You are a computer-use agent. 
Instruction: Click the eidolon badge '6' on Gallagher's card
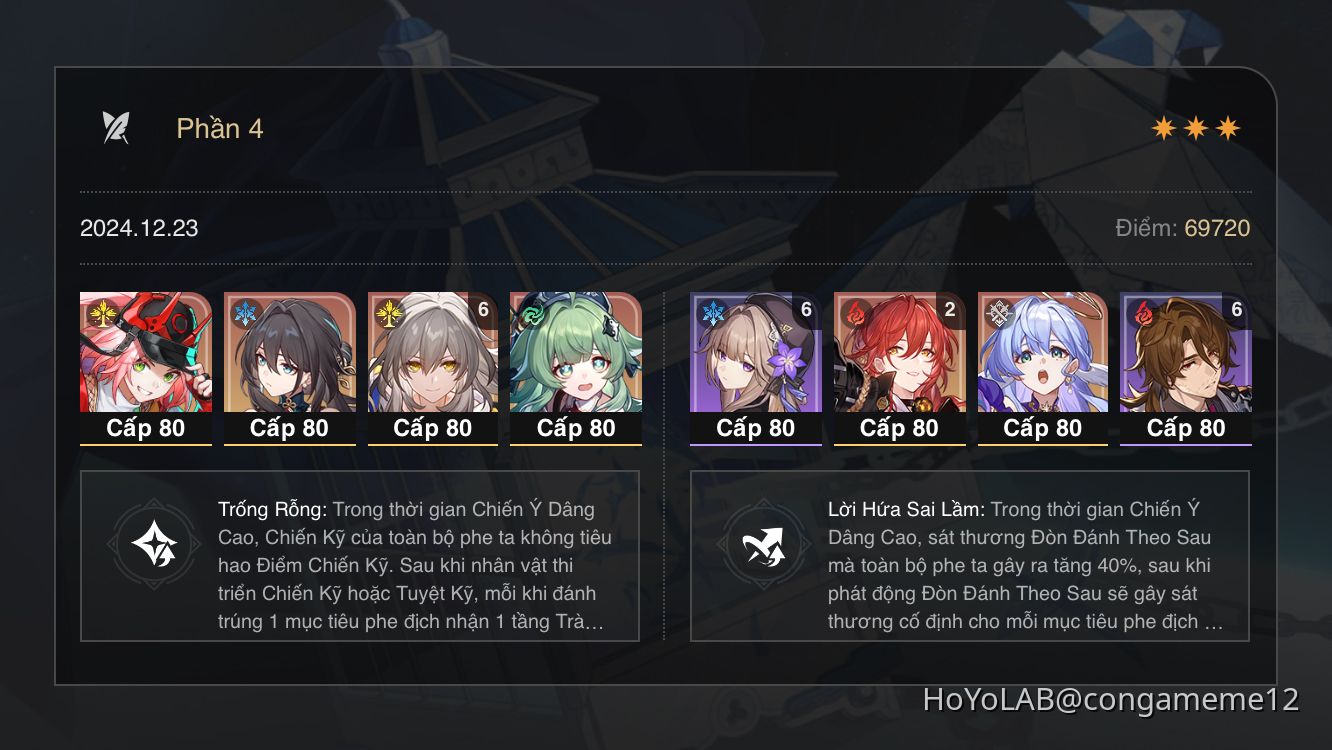1236,311
